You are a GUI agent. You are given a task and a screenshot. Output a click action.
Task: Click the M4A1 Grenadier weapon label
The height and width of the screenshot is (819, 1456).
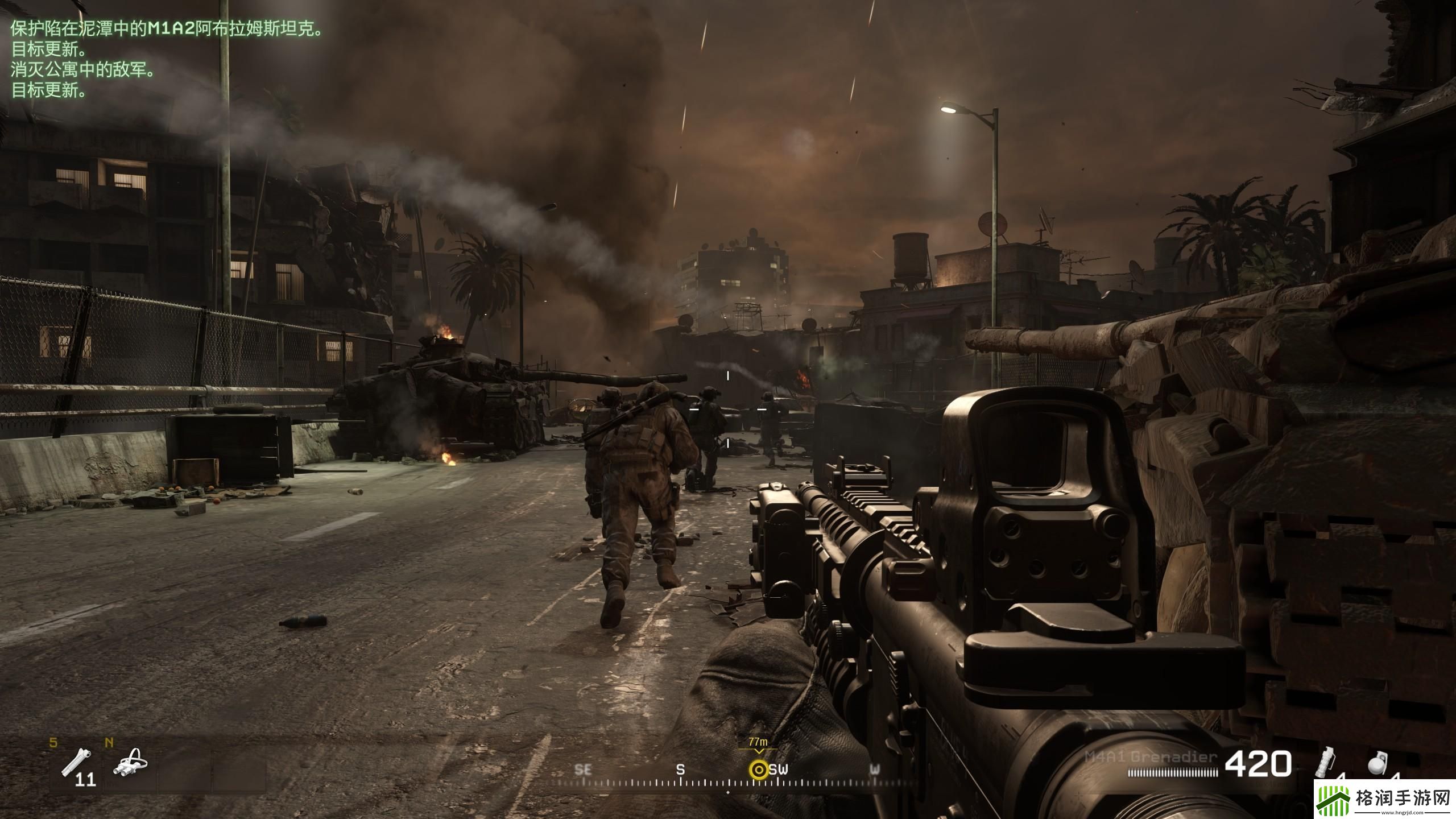tap(1151, 757)
